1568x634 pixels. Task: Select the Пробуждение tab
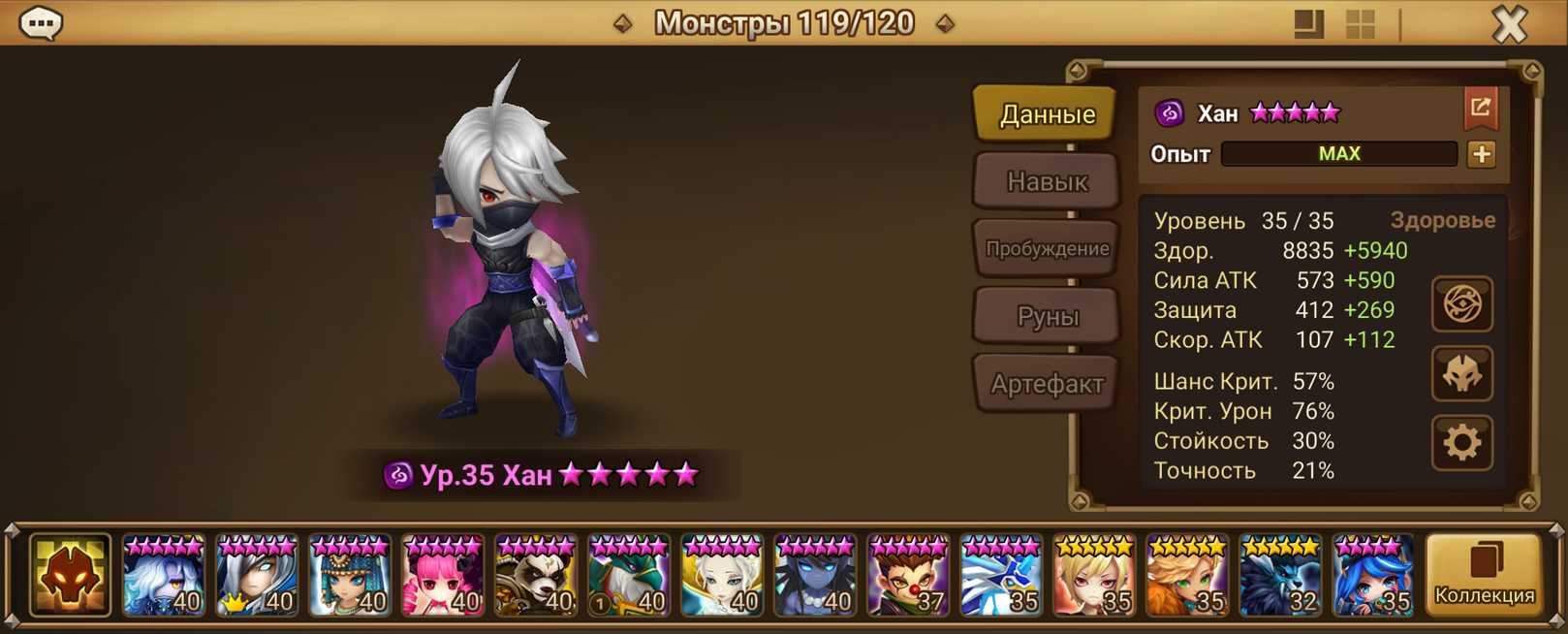tap(1047, 248)
